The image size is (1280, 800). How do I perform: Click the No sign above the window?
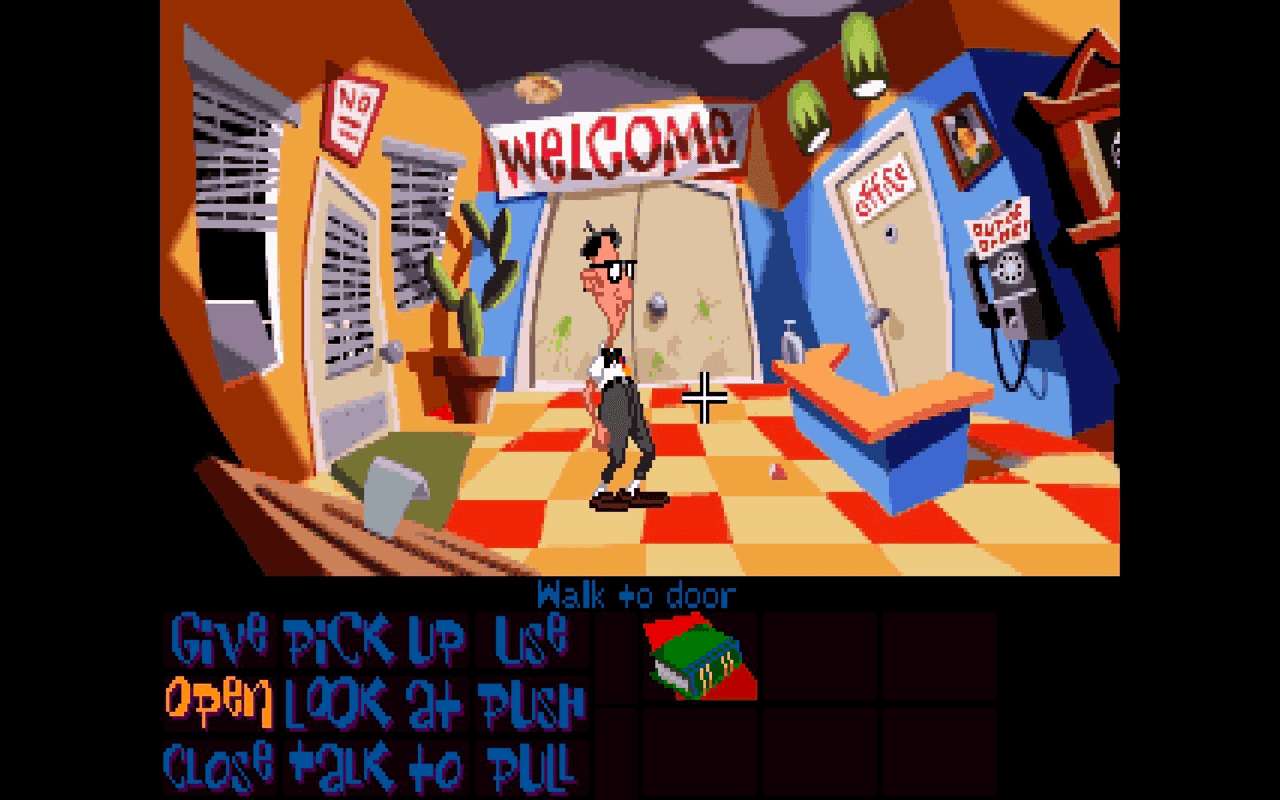[351, 112]
